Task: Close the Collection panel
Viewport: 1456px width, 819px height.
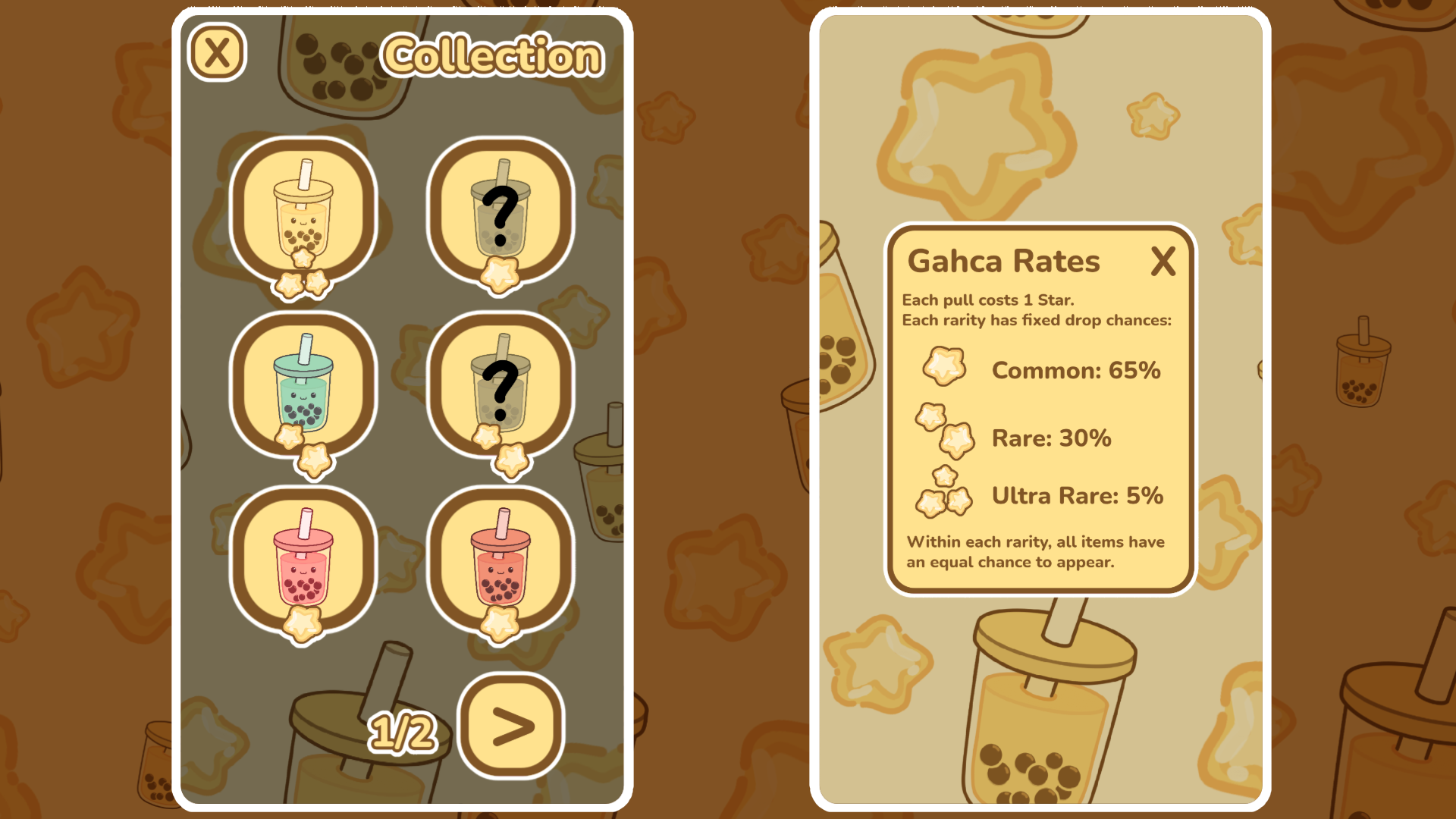Action: point(217,52)
